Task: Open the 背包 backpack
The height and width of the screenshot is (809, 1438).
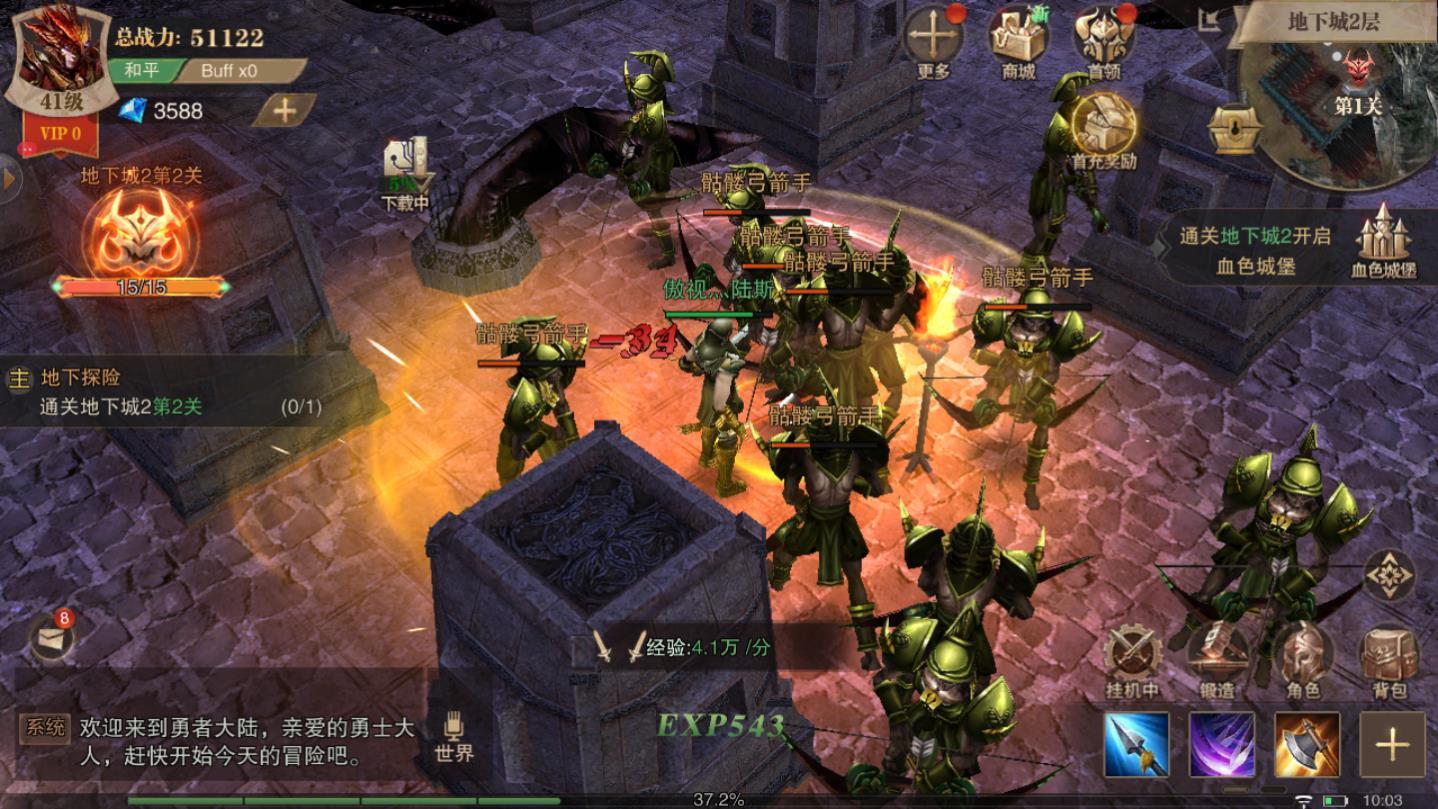Action: coord(1389,658)
